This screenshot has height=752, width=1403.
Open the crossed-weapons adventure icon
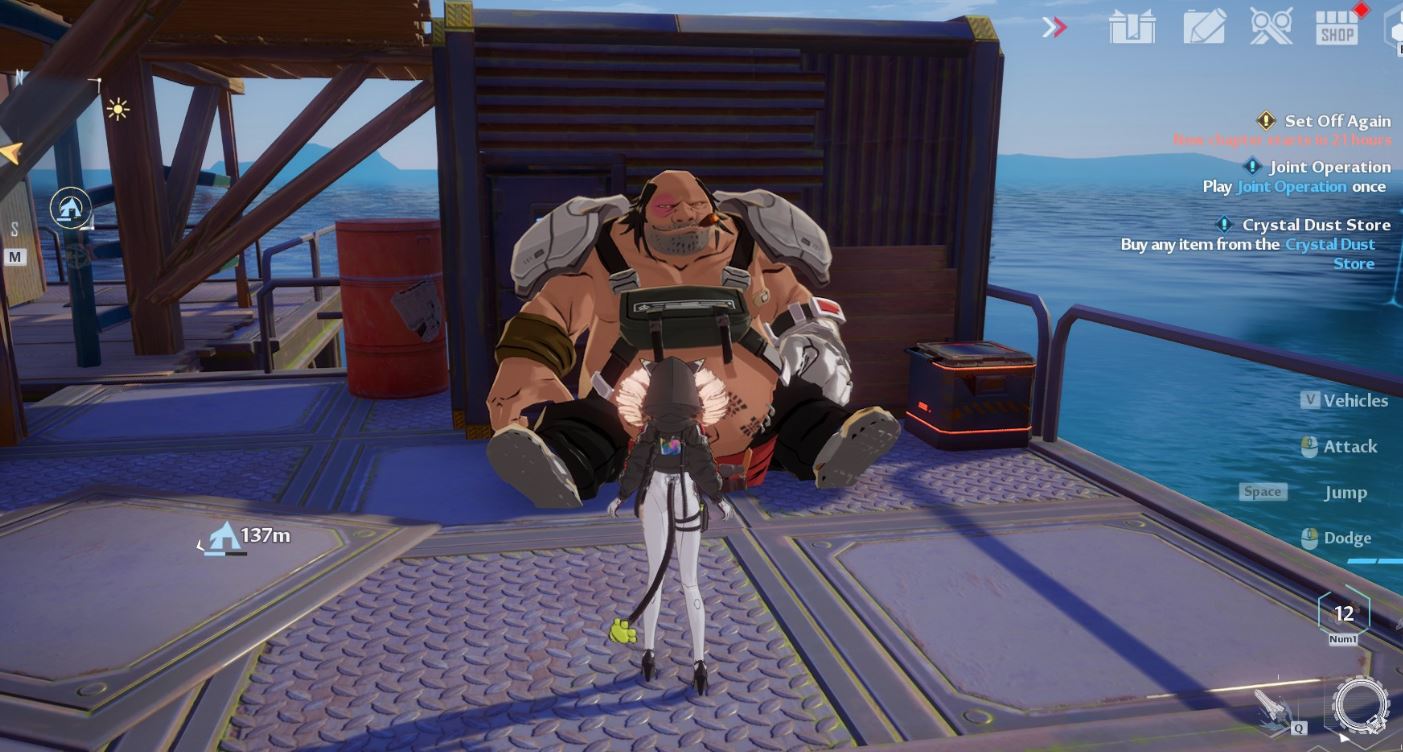click(x=1271, y=27)
